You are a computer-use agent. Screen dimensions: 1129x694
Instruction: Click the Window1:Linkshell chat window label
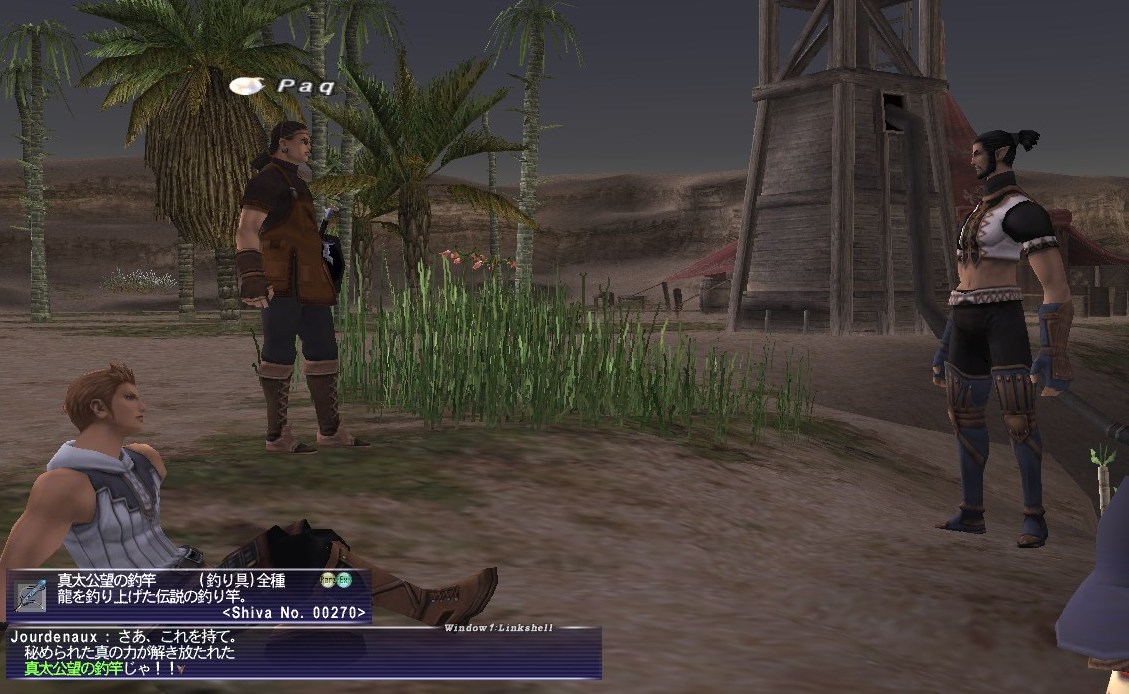click(498, 628)
